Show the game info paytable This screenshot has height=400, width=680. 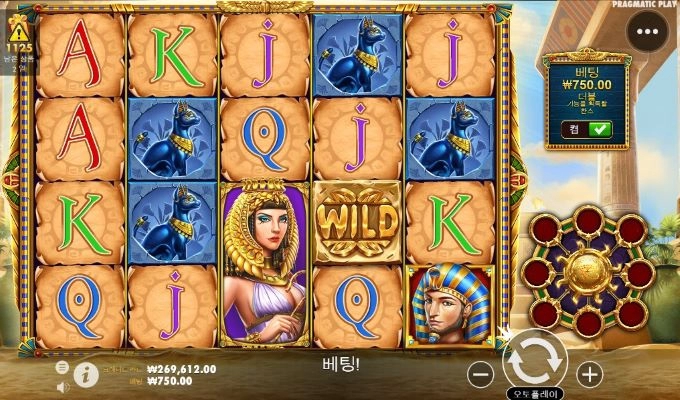coord(86,374)
